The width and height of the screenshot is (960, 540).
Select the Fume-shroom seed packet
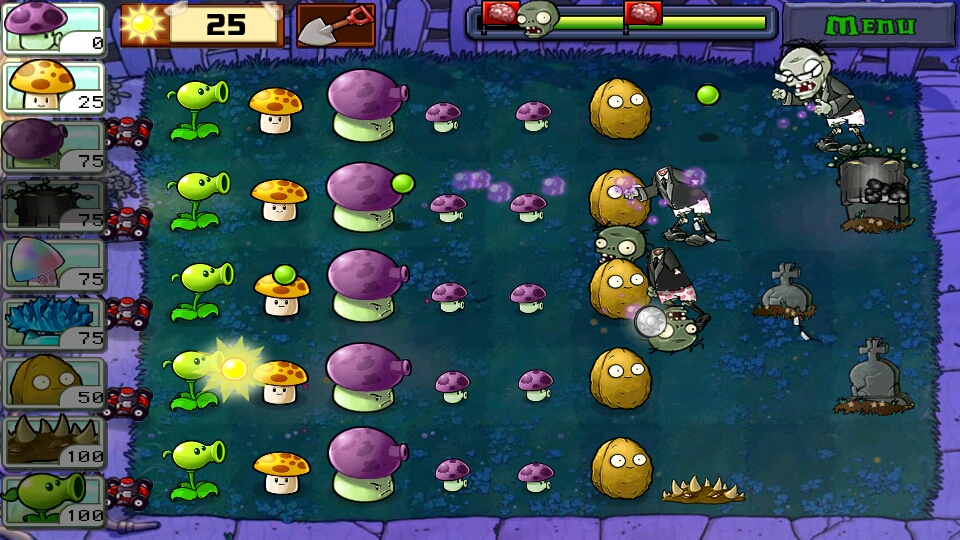point(54,146)
